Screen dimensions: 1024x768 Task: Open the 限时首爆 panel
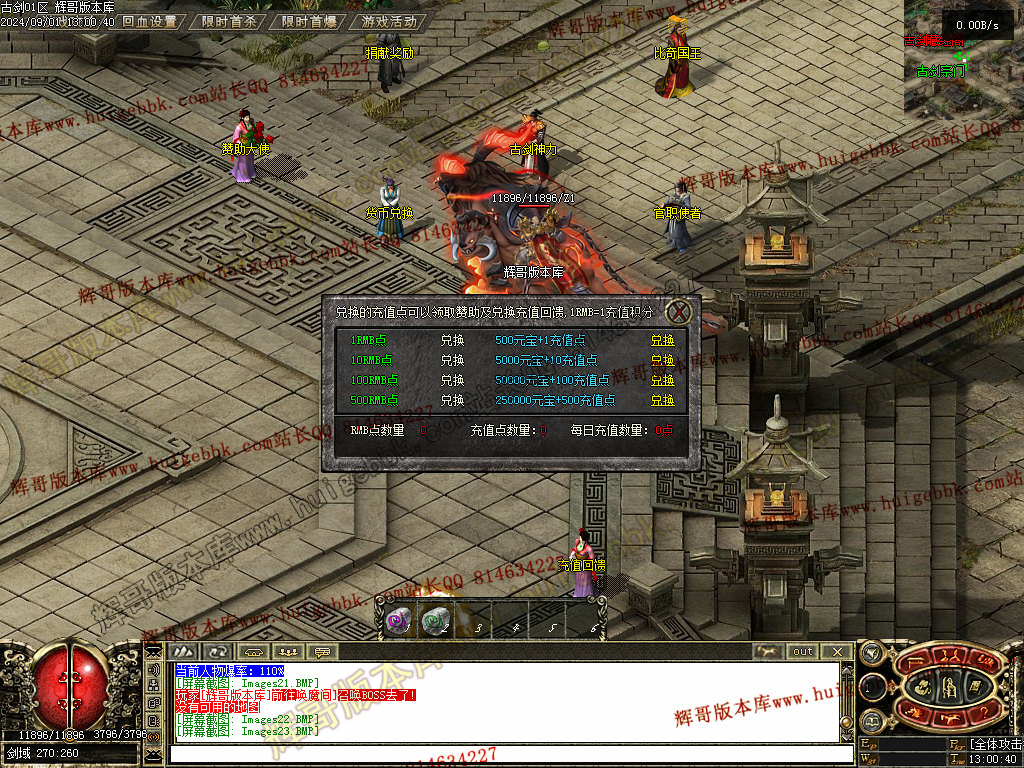(x=308, y=21)
